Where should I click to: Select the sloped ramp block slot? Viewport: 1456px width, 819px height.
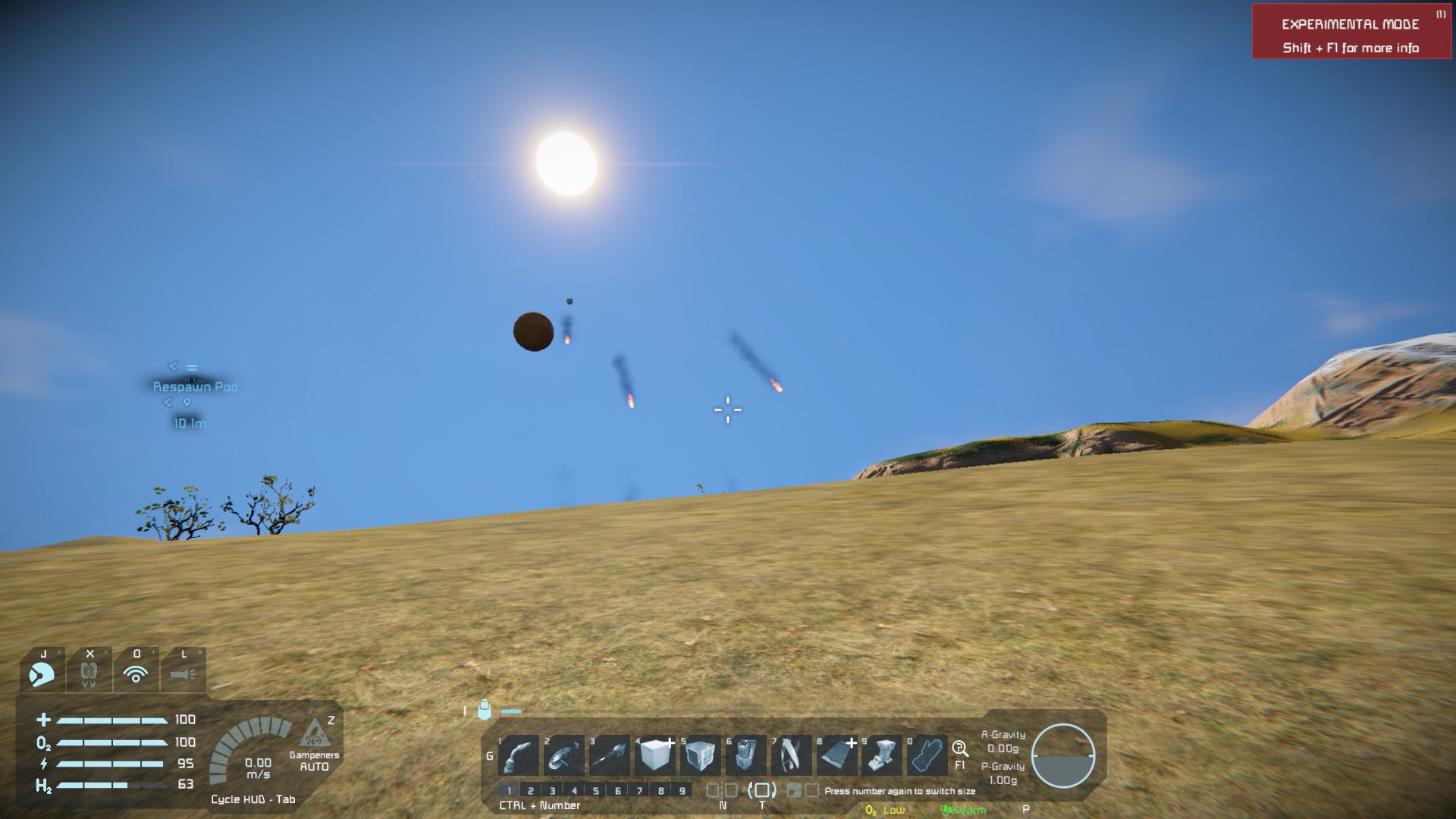(x=836, y=755)
